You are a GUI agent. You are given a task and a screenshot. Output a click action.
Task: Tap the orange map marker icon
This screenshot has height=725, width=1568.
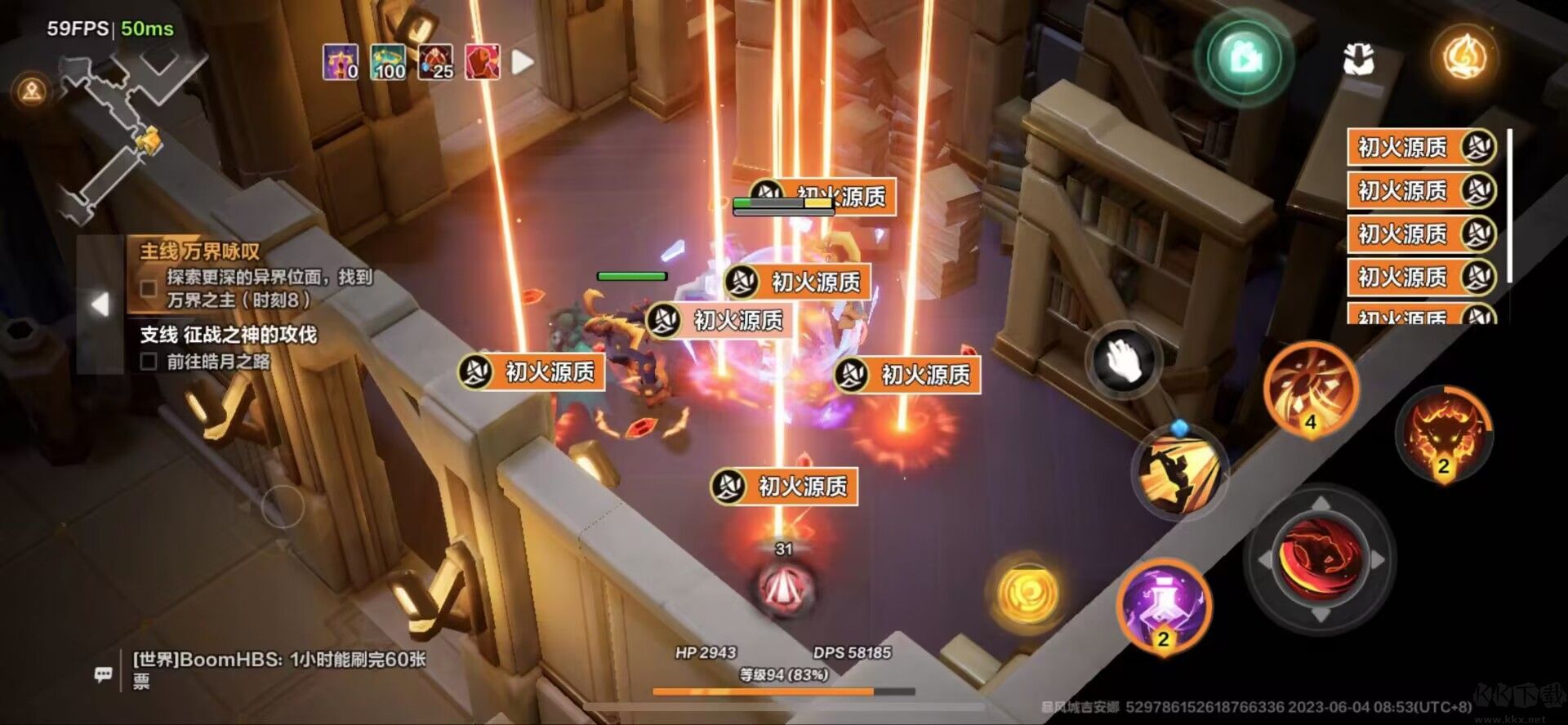32,91
